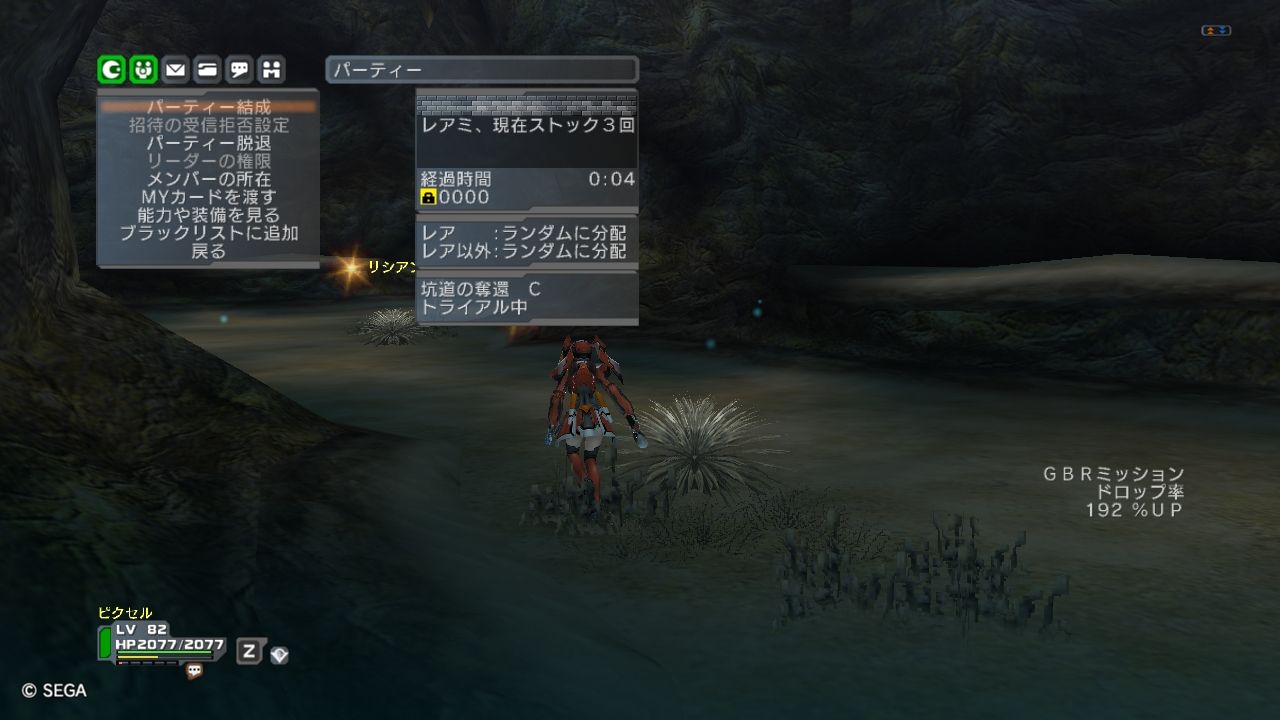Select リーダーの権限 menu entry

(x=208, y=161)
